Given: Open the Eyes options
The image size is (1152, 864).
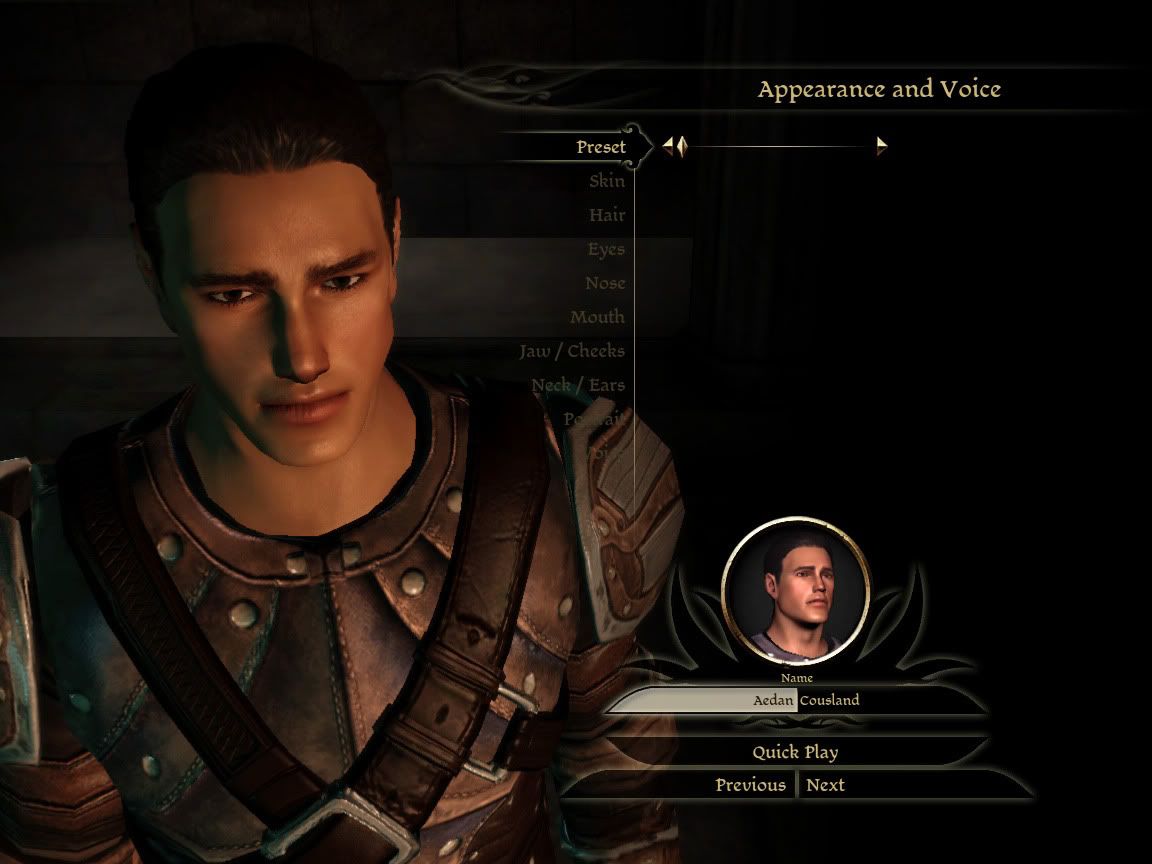Looking at the screenshot, I should click(x=605, y=249).
